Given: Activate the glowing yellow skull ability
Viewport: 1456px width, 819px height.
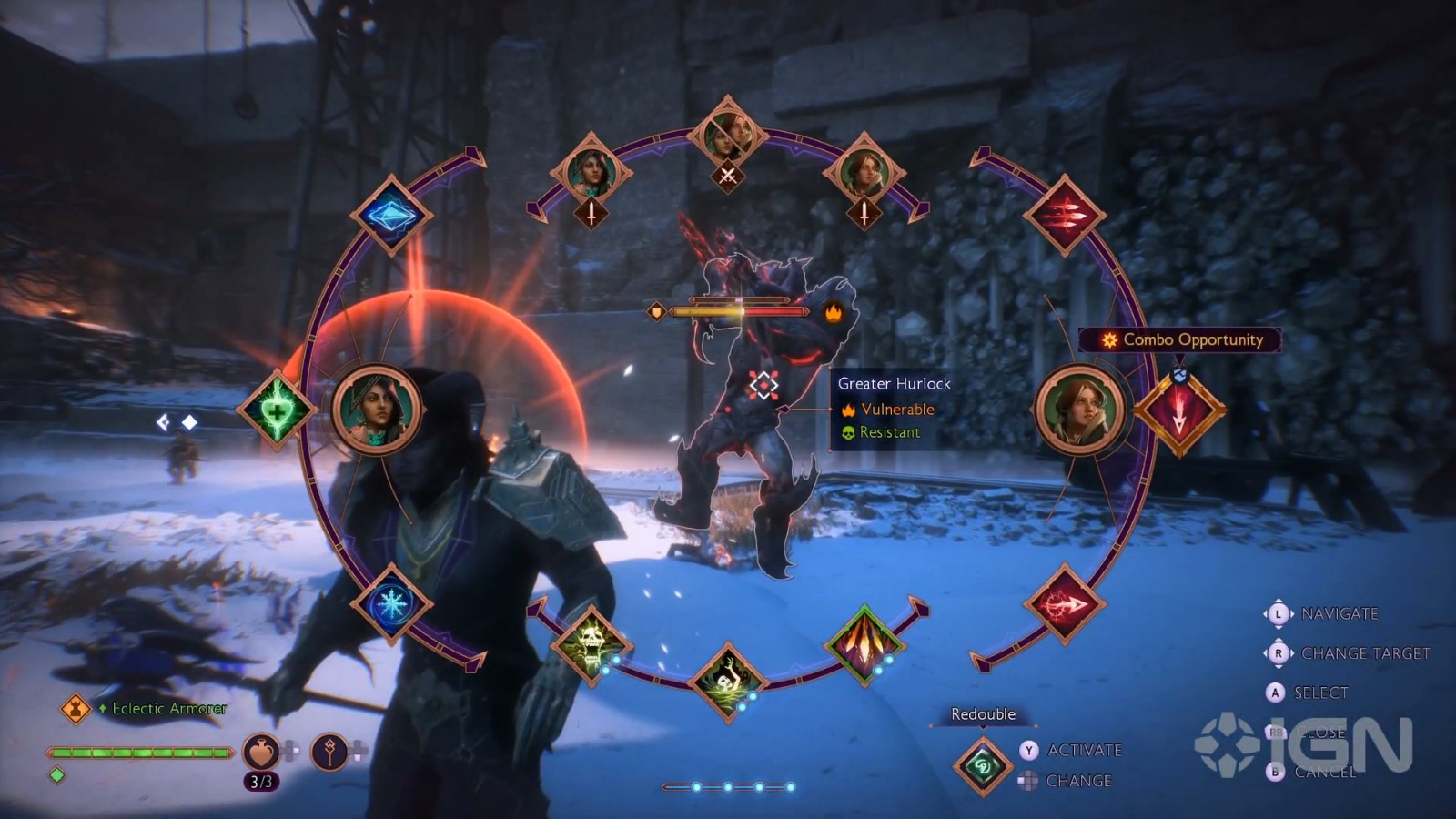Looking at the screenshot, I should click(591, 643).
